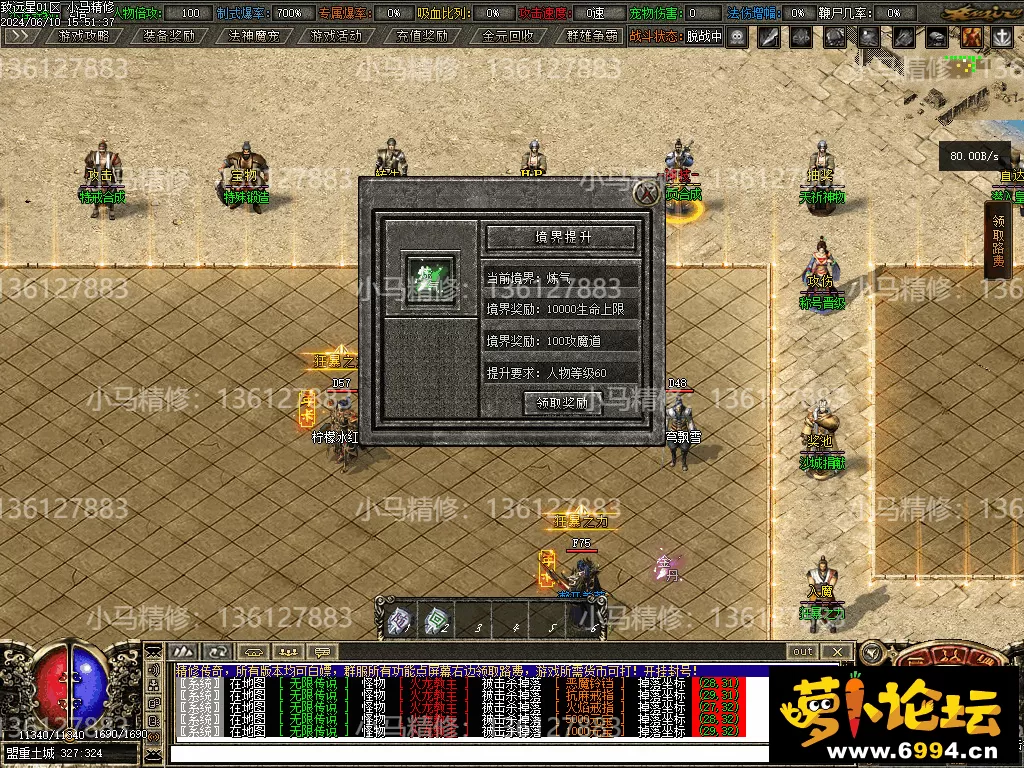Close the chat panel with X button

click(839, 651)
